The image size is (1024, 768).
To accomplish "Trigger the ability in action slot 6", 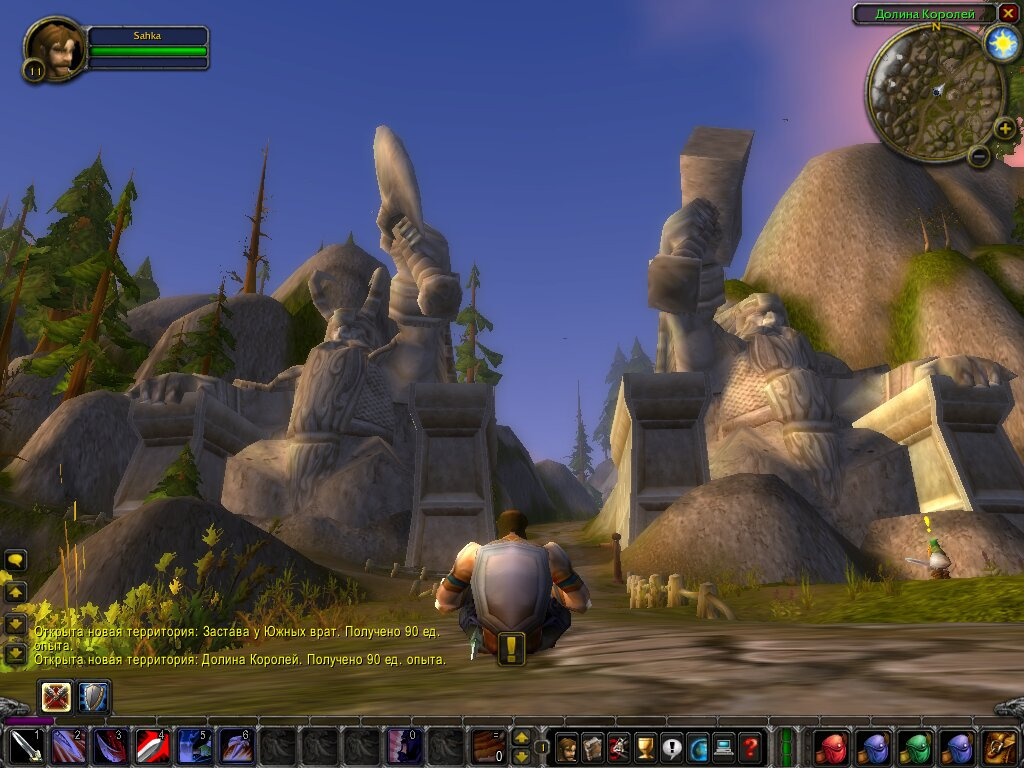I will (236, 747).
